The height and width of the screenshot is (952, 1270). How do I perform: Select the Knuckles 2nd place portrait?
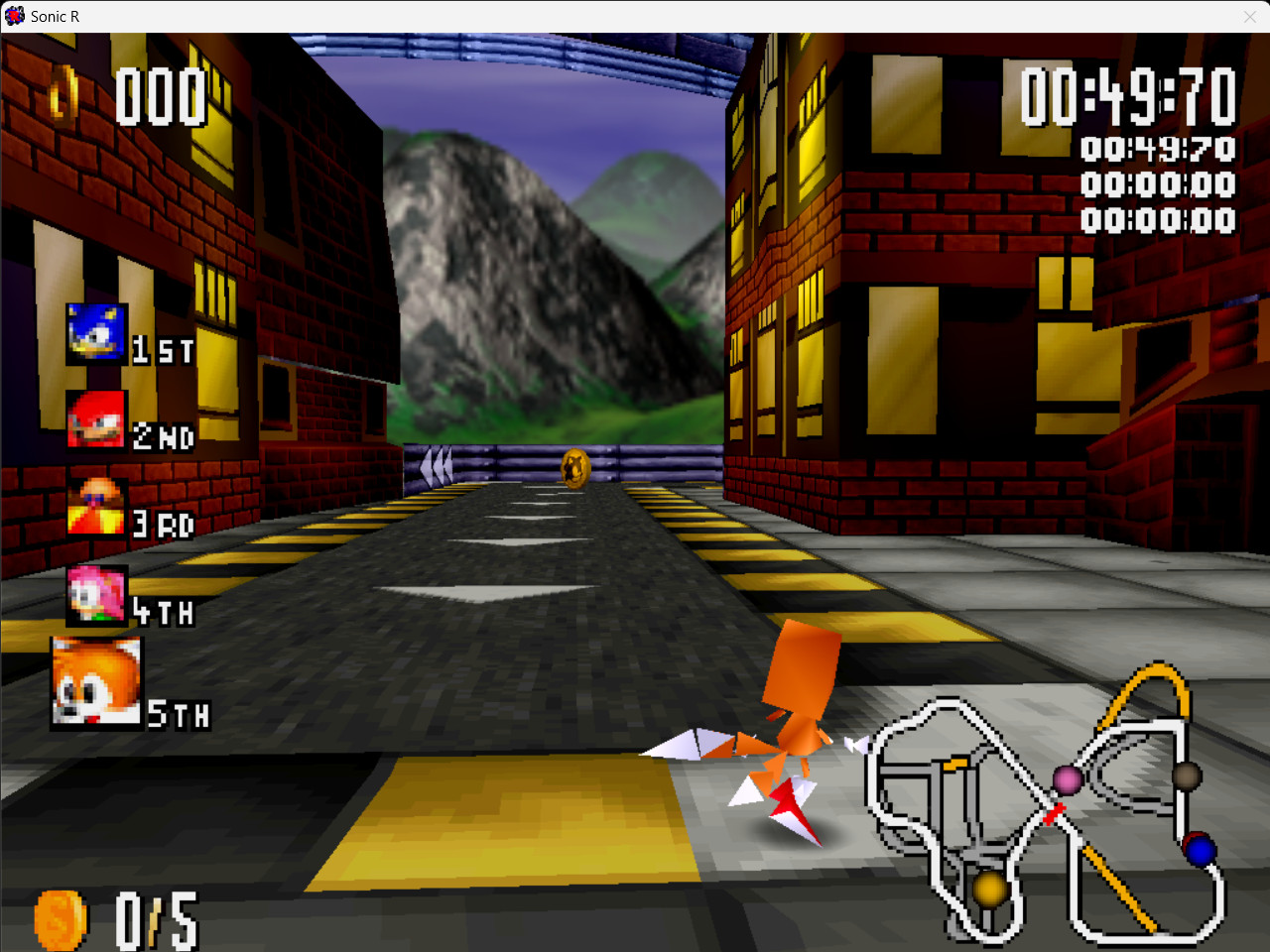[95, 420]
